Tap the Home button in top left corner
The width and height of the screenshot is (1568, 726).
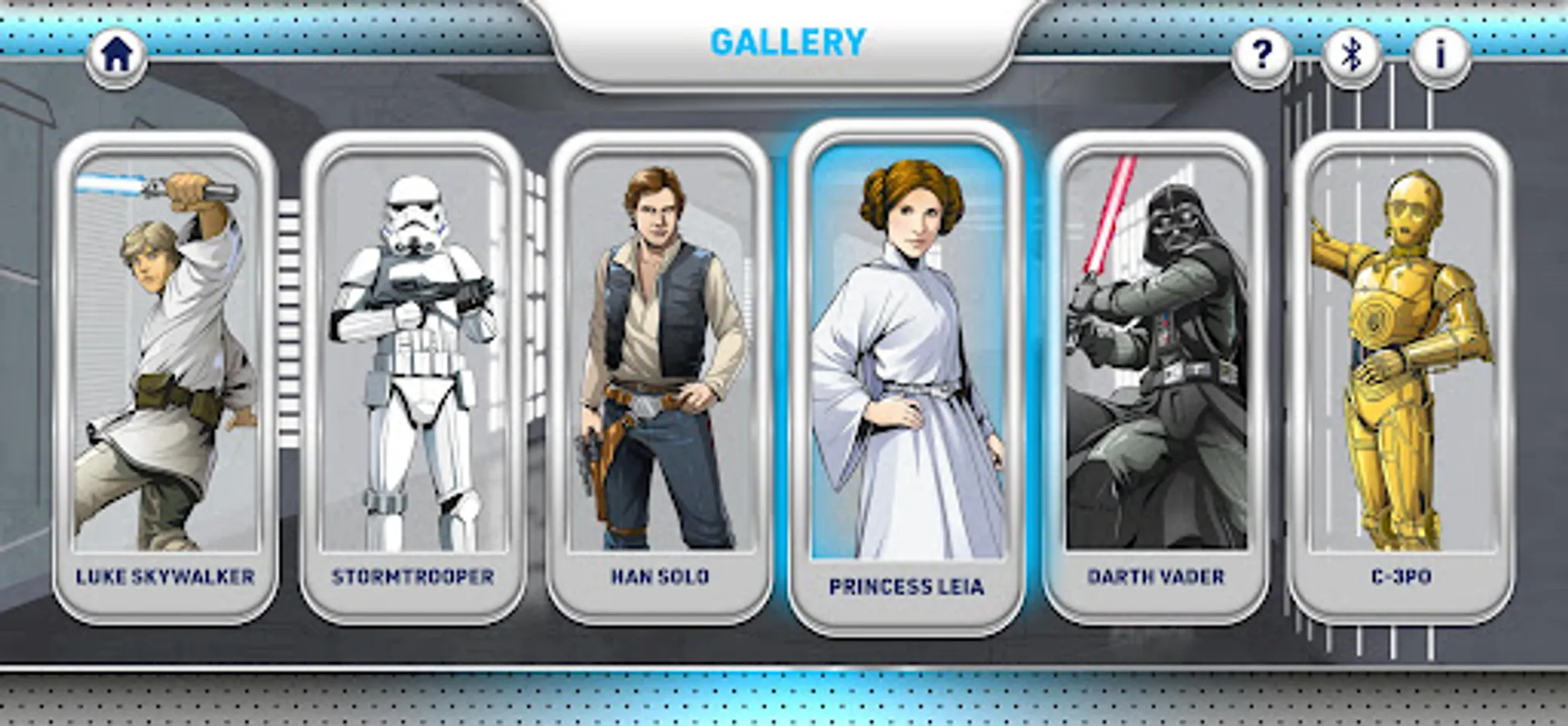click(117, 53)
